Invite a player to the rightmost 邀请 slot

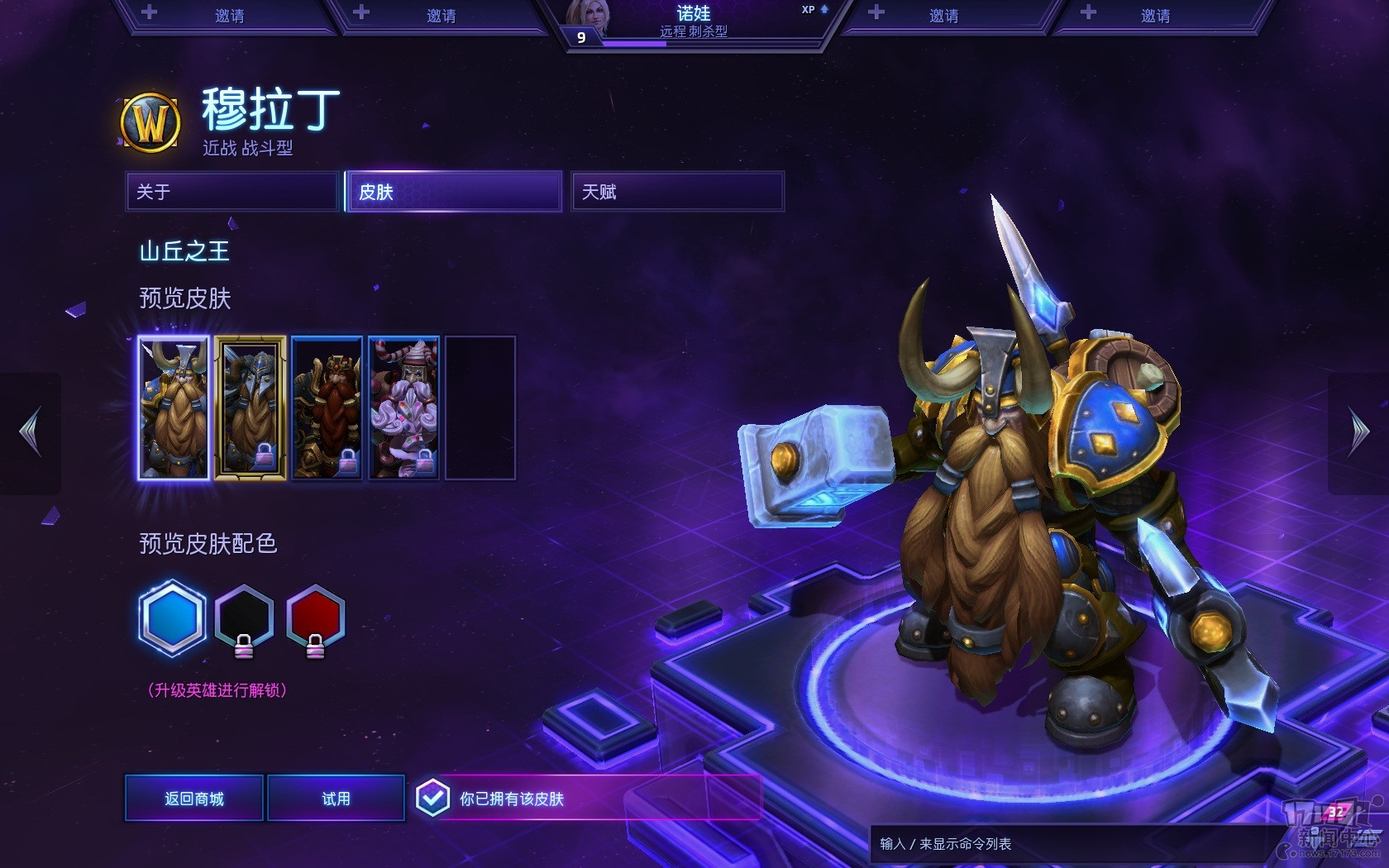coord(1155,16)
